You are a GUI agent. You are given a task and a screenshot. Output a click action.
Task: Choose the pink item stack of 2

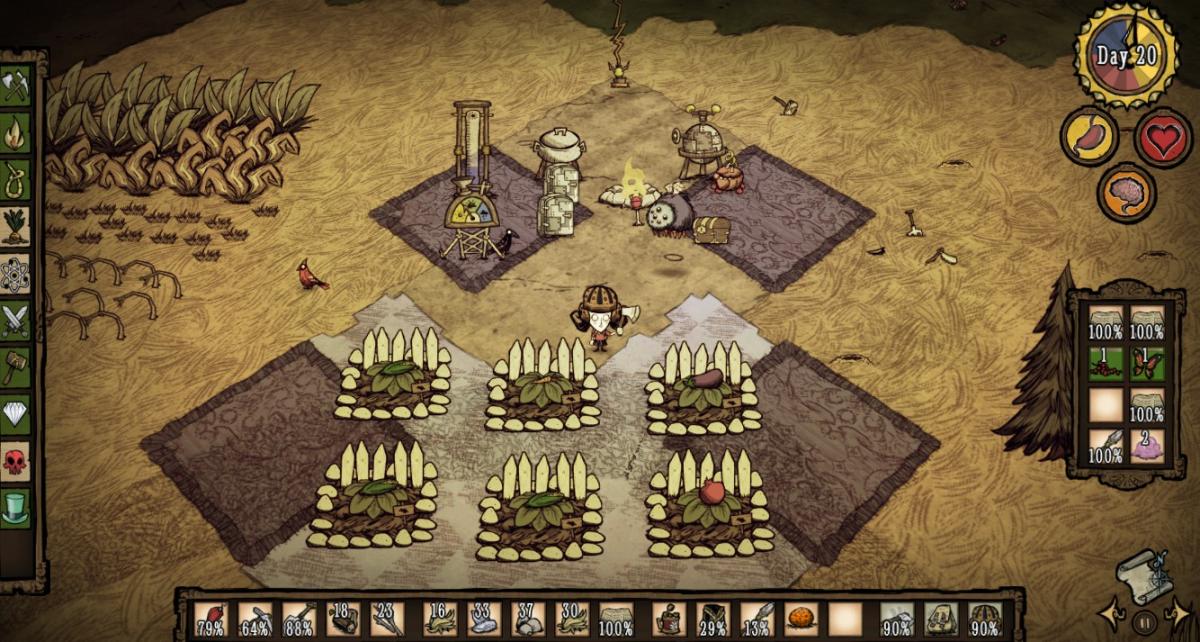pos(1147,447)
